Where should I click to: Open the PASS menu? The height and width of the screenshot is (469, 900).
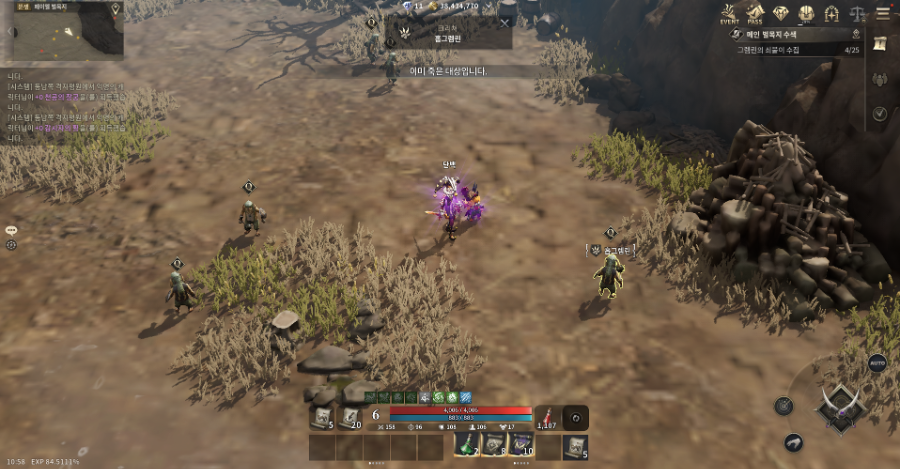[x=755, y=13]
